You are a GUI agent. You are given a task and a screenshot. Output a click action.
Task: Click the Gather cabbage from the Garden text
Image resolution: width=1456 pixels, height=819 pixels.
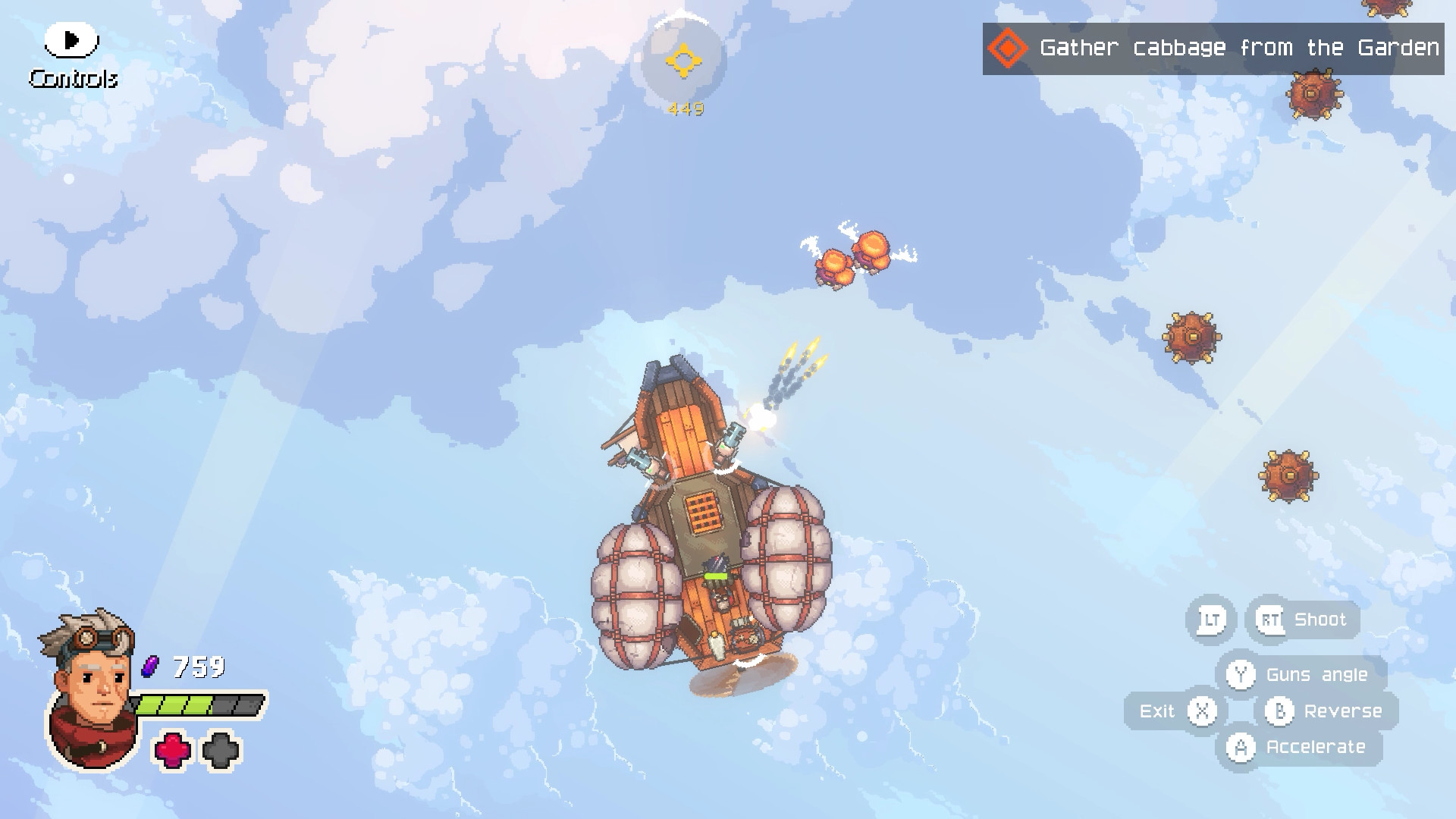click(1242, 48)
